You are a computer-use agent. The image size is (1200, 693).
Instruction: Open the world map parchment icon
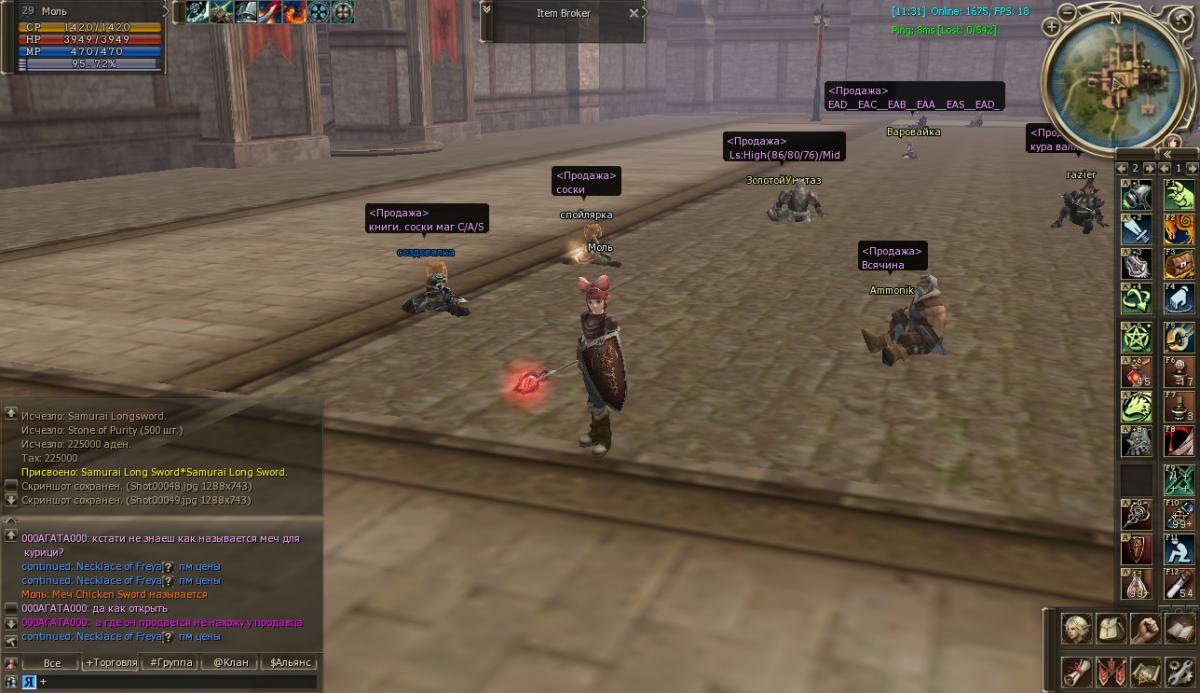1145,670
